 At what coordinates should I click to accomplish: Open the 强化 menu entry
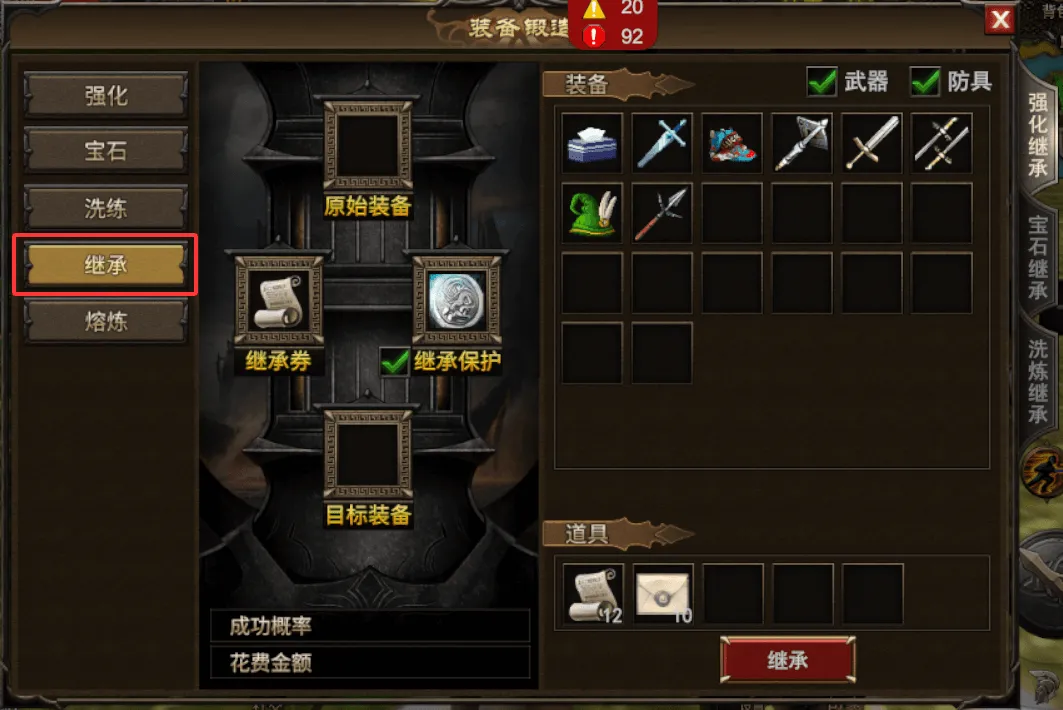point(105,96)
